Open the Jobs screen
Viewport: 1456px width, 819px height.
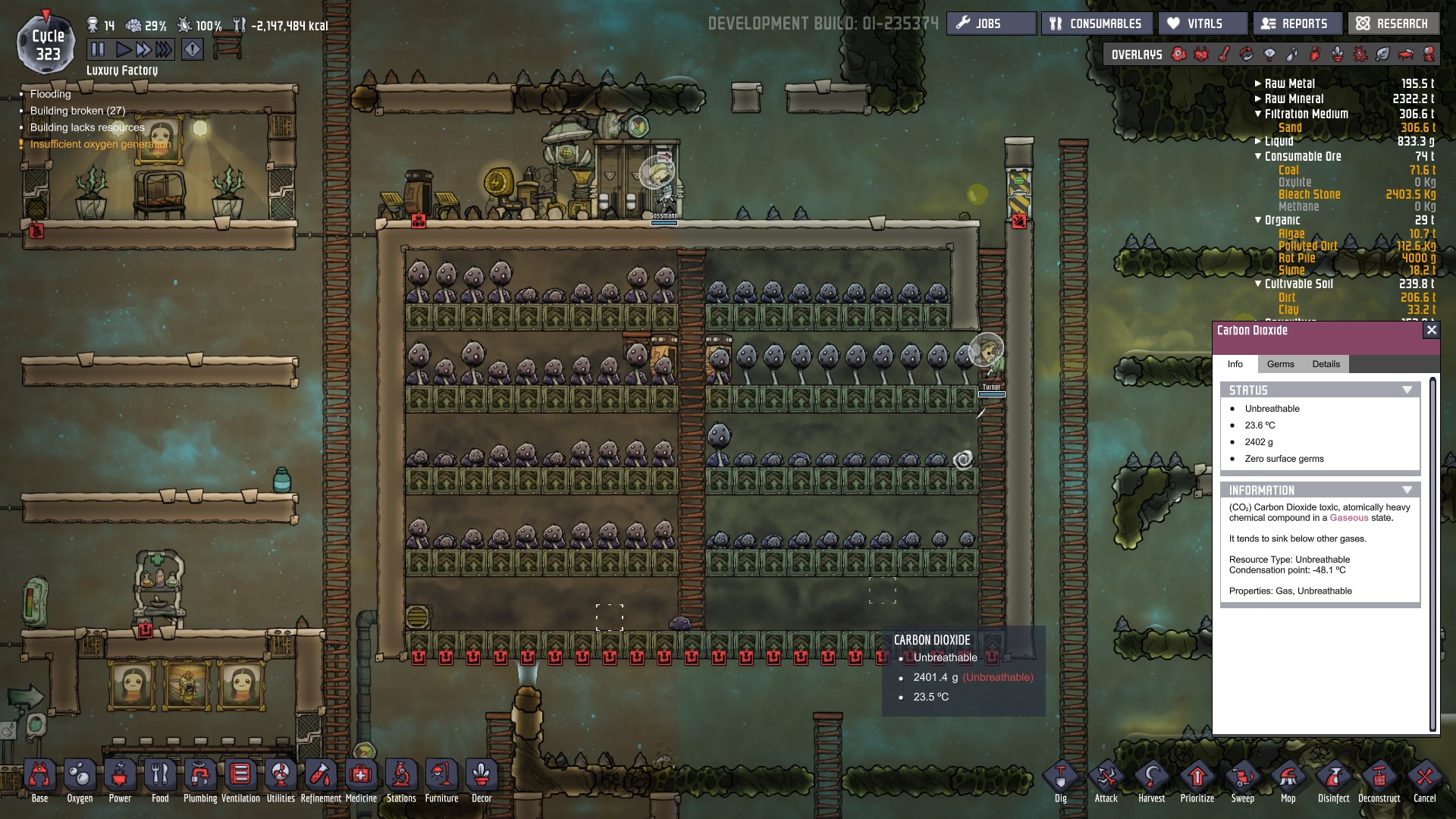(990, 24)
